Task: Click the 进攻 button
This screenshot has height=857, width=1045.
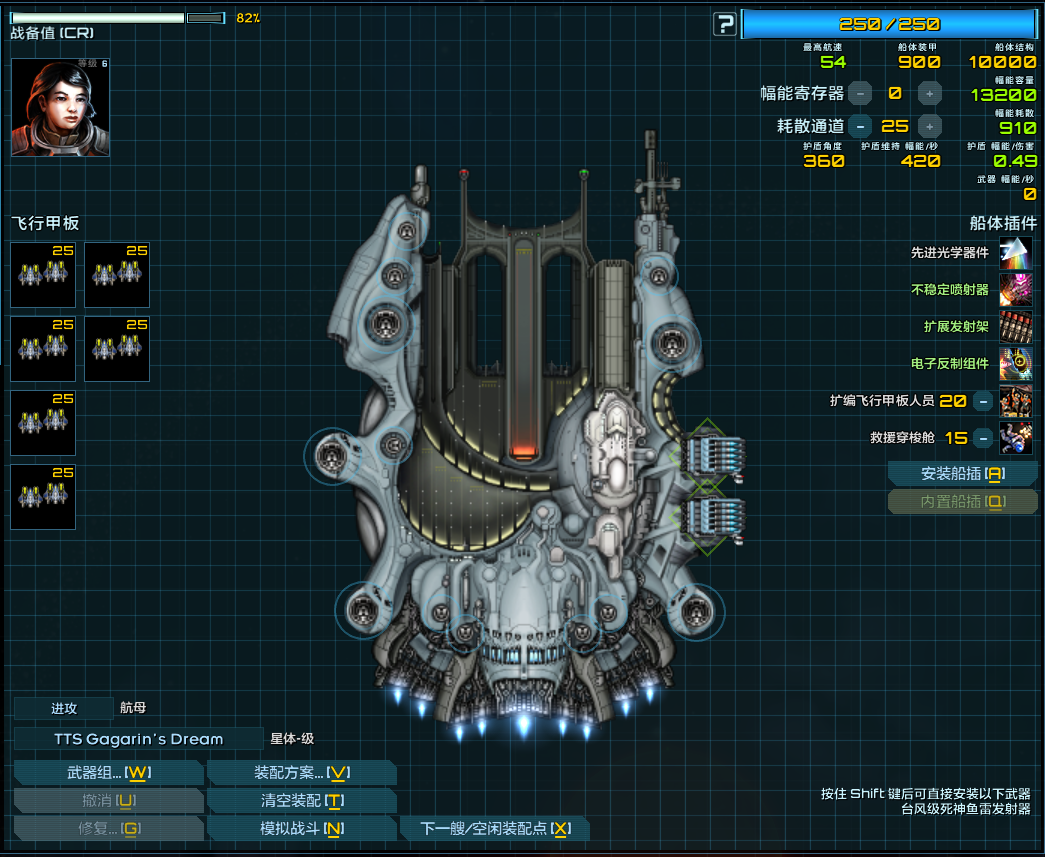Action: click(64, 708)
